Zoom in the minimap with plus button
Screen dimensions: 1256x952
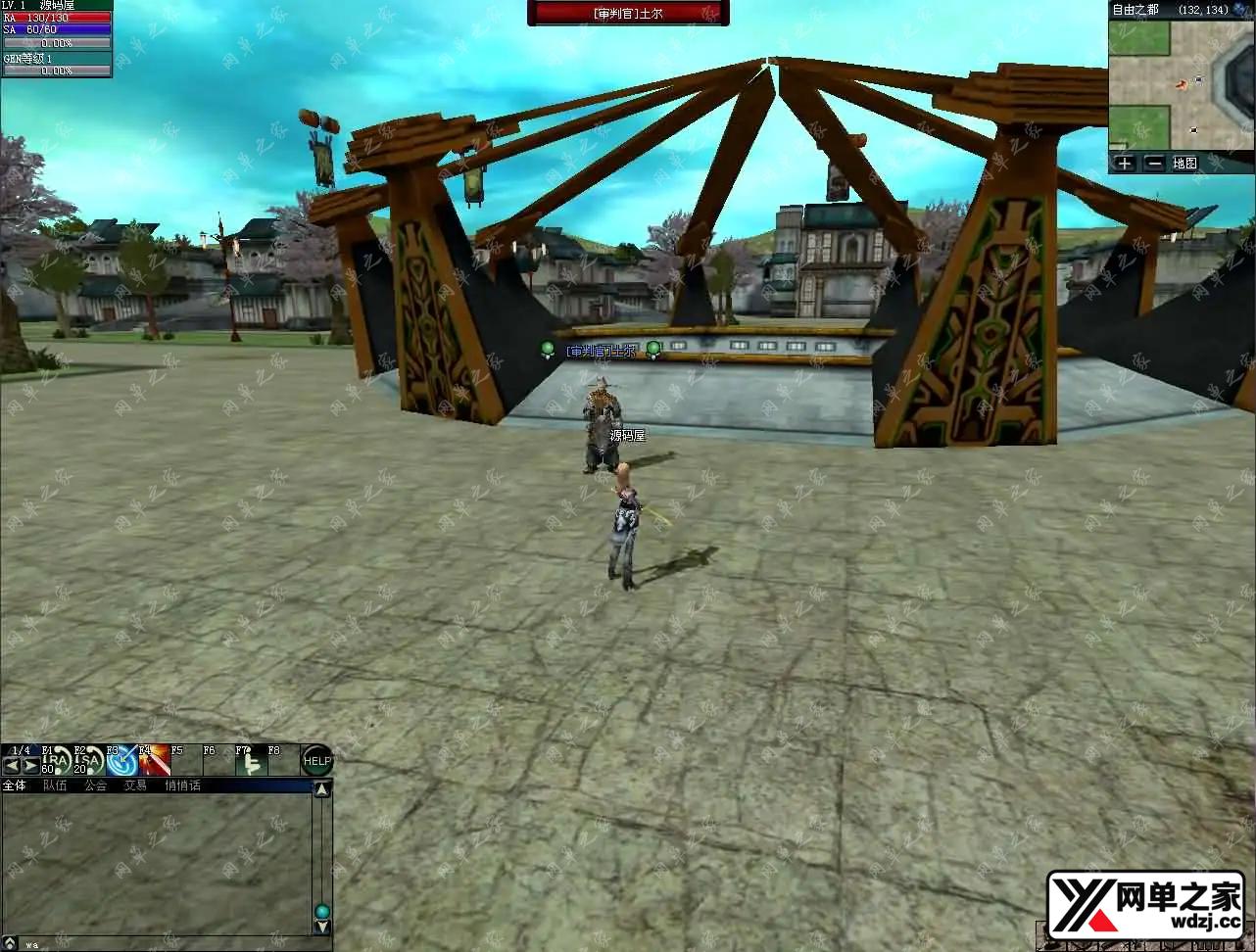point(1125,164)
